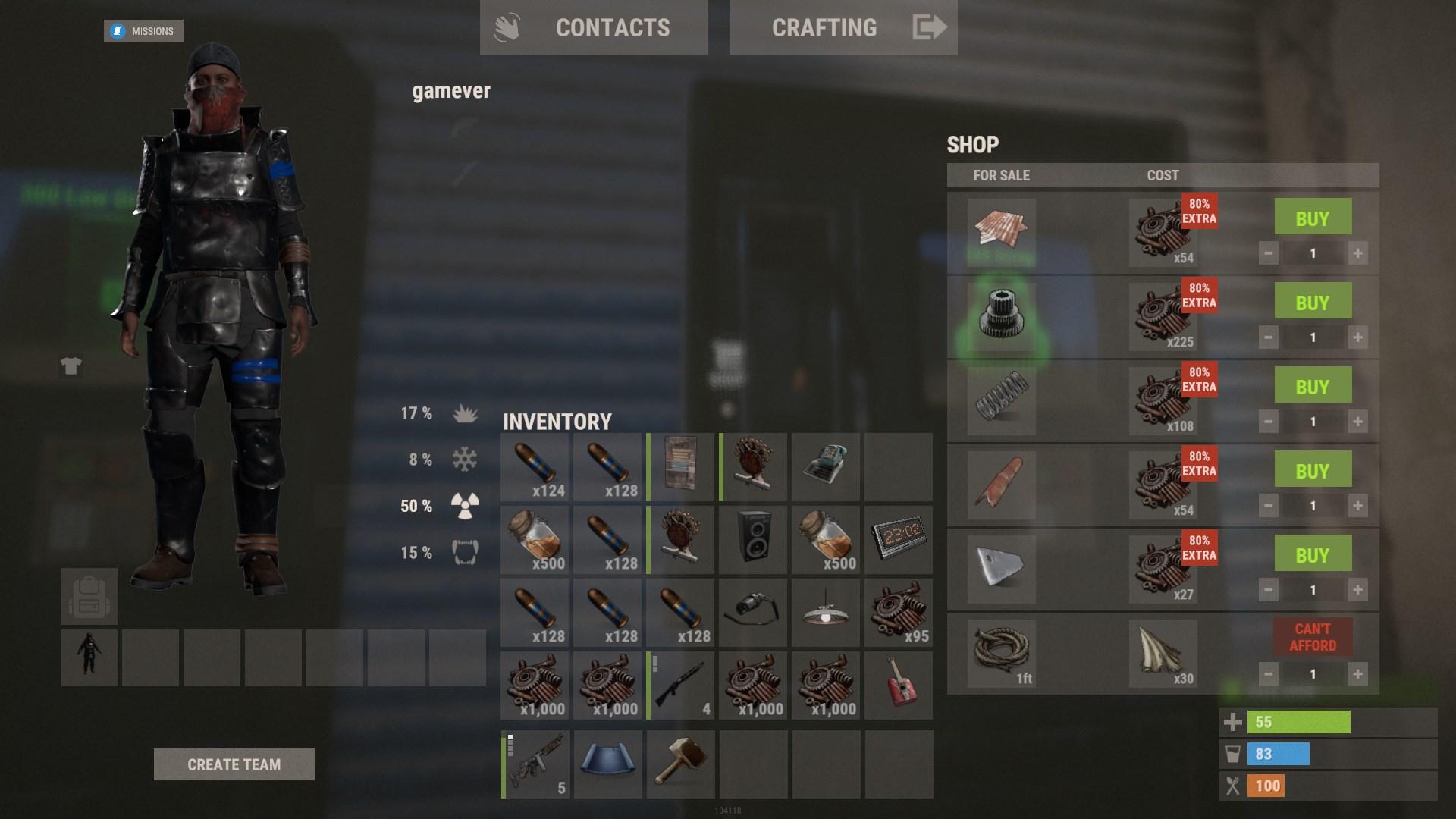Buy the metal blade item

coord(1312,555)
